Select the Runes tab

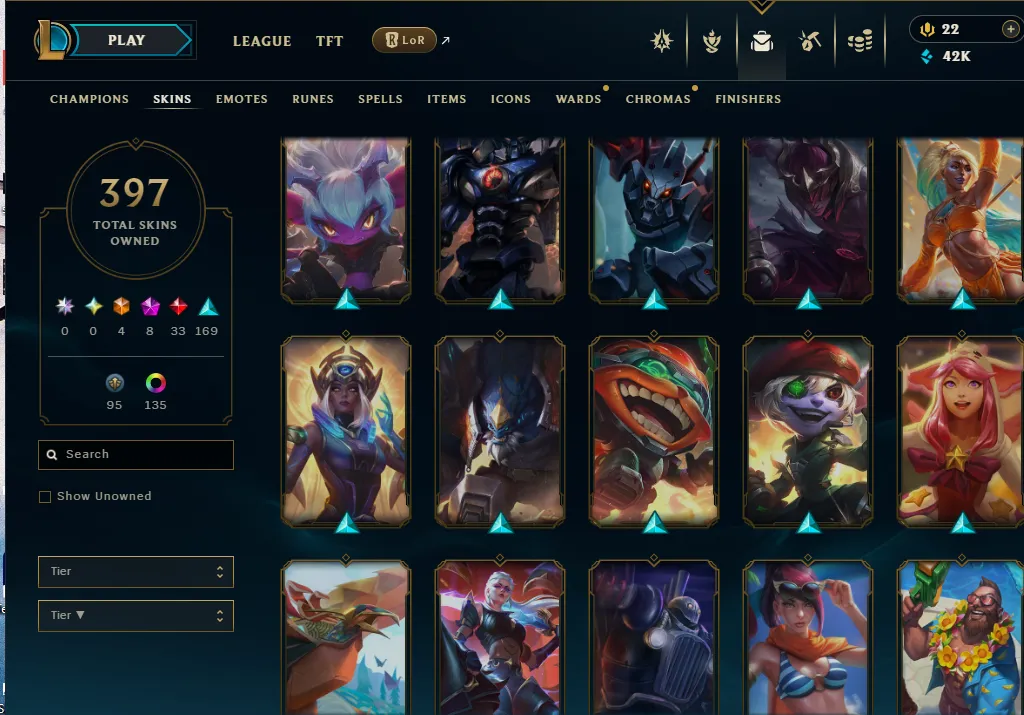[x=313, y=99]
